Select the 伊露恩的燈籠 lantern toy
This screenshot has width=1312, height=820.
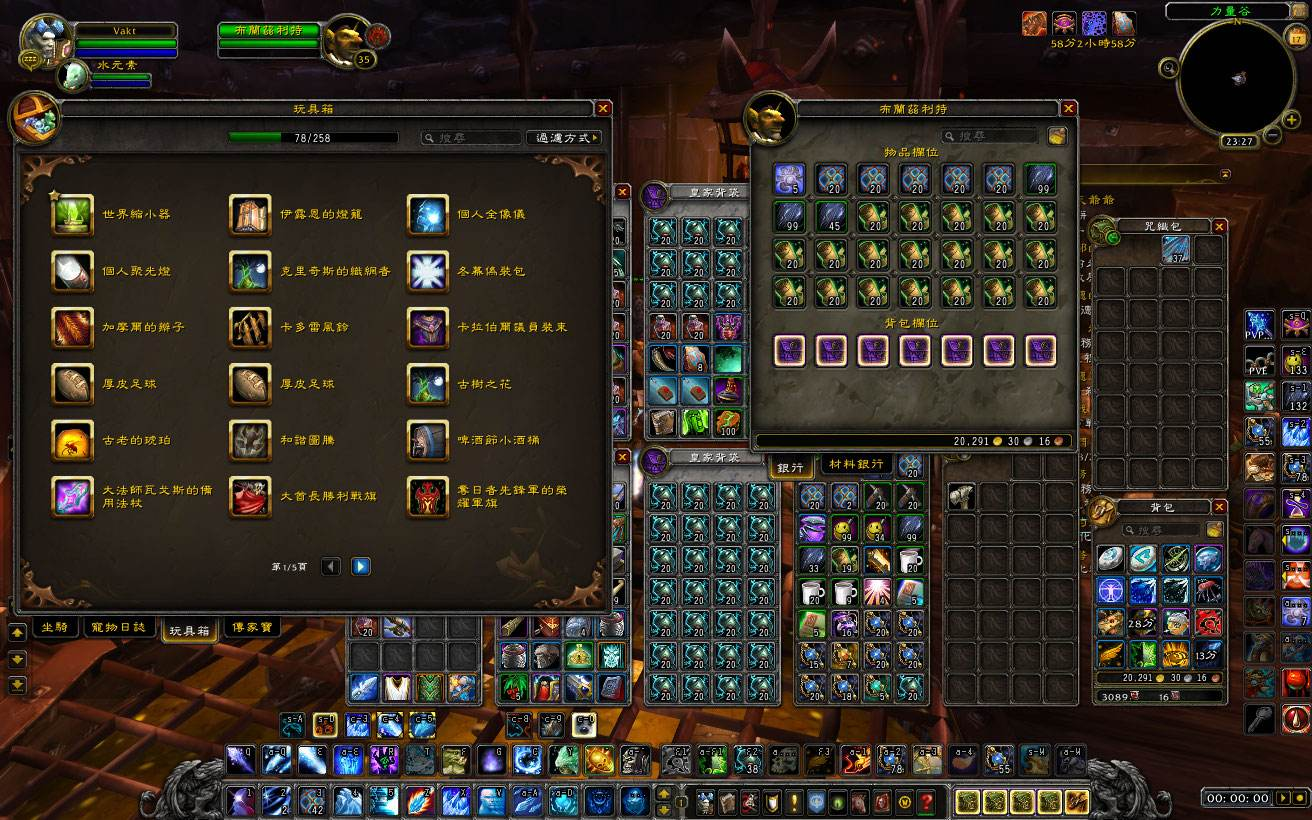click(x=250, y=214)
